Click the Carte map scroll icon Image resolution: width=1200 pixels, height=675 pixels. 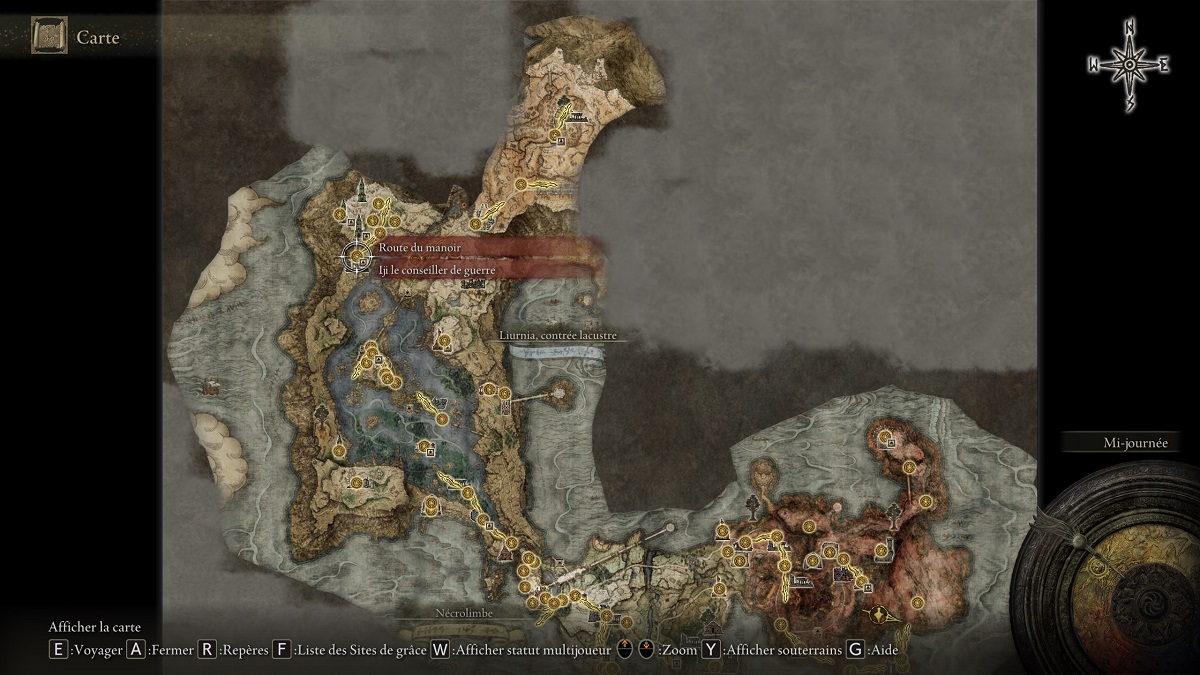pyautogui.click(x=49, y=37)
